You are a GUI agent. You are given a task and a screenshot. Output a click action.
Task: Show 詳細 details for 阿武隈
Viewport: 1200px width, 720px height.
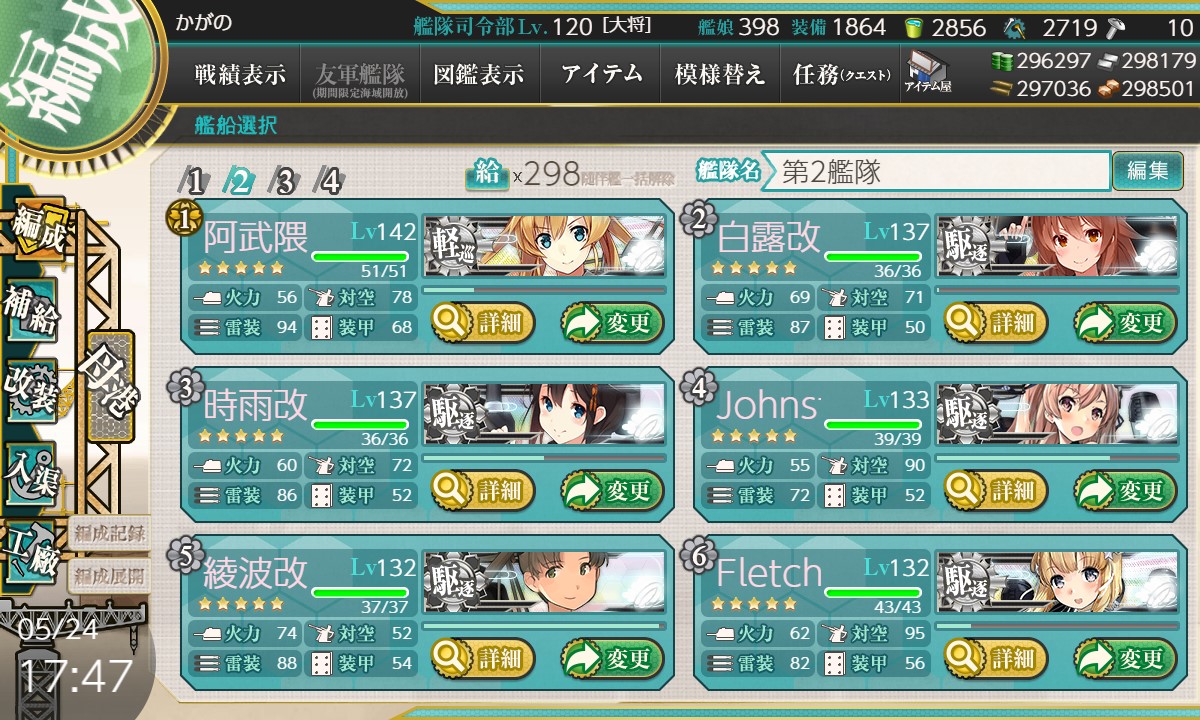coord(484,323)
